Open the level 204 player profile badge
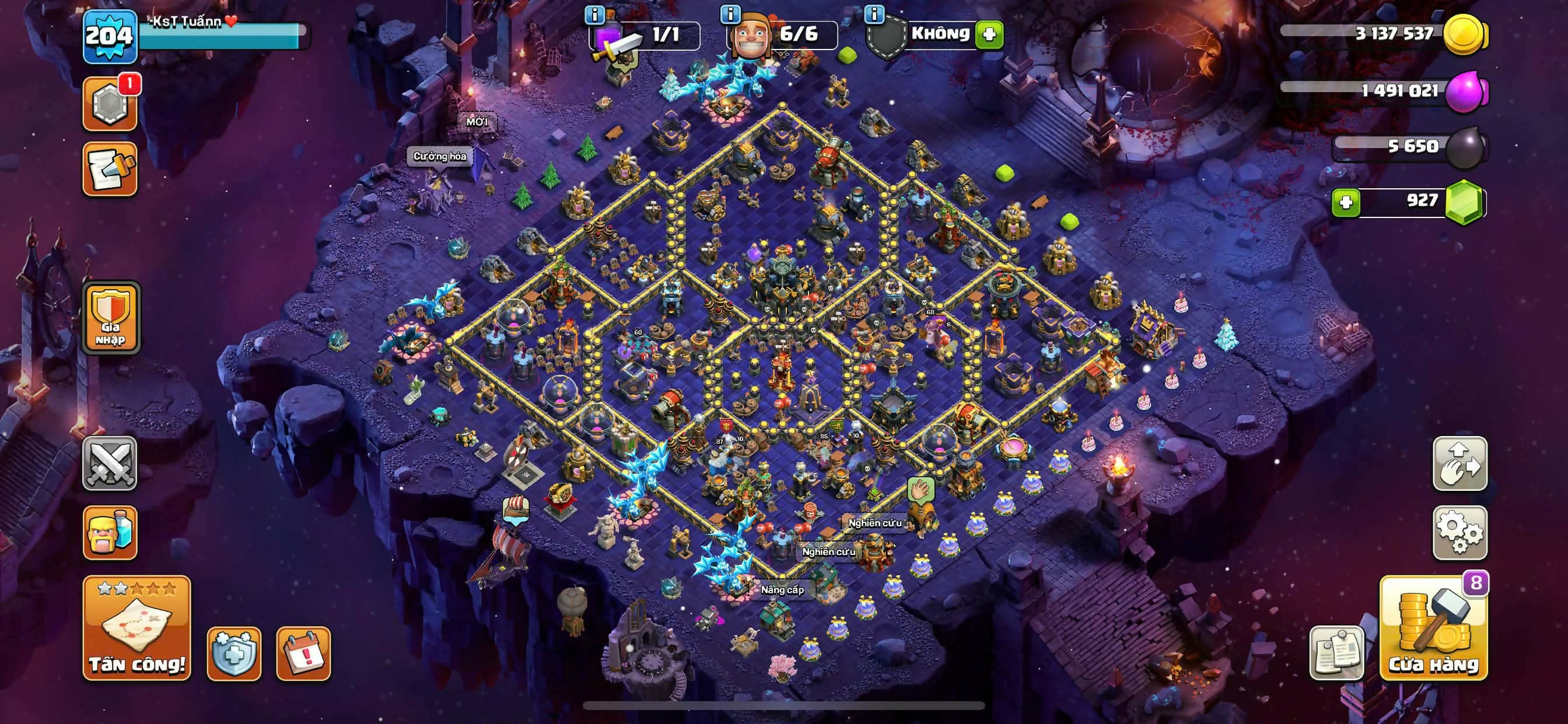This screenshot has height=724, width=1568. pyautogui.click(x=110, y=37)
